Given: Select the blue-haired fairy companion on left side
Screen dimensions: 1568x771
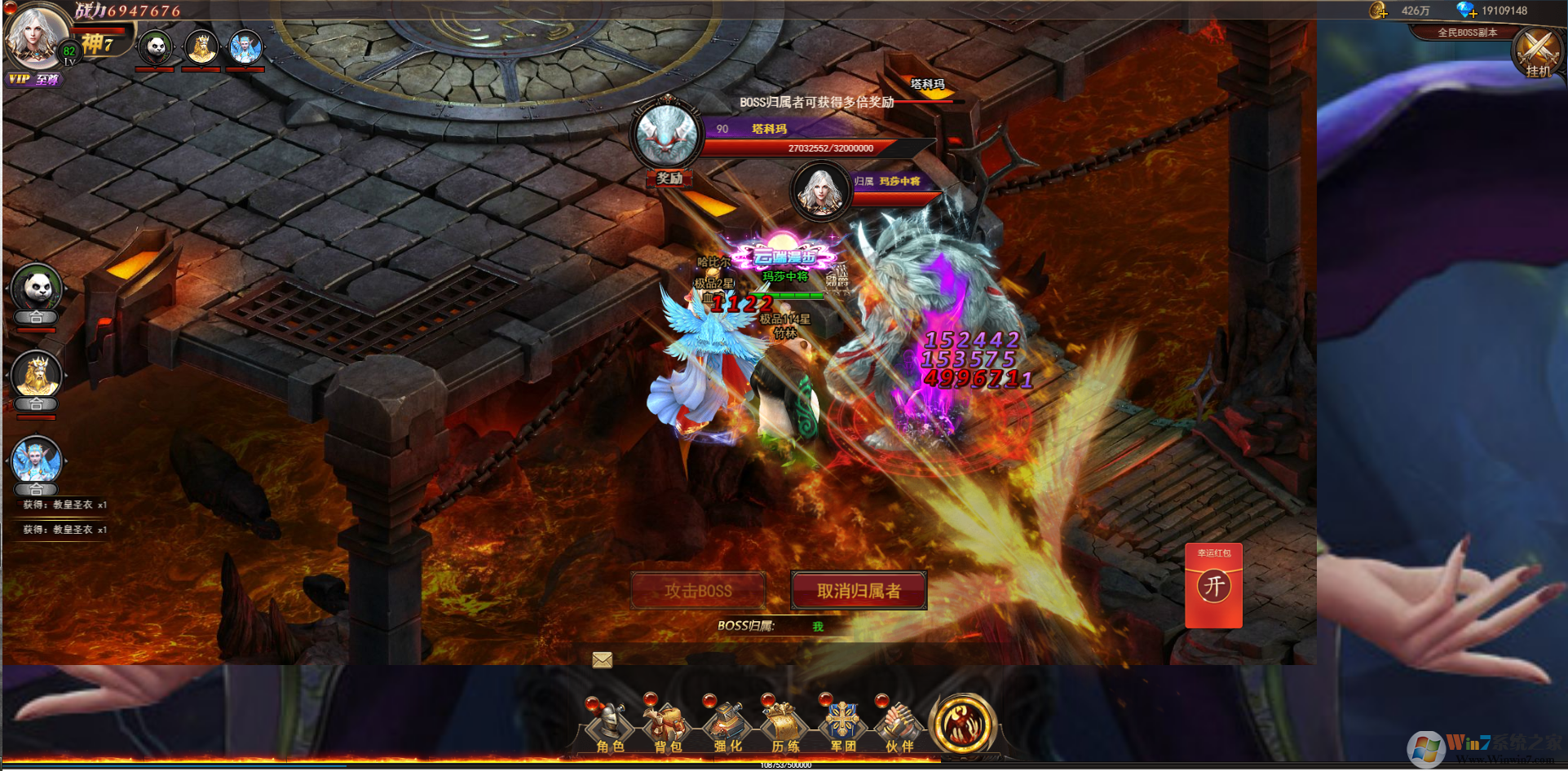Looking at the screenshot, I should click(x=37, y=461).
